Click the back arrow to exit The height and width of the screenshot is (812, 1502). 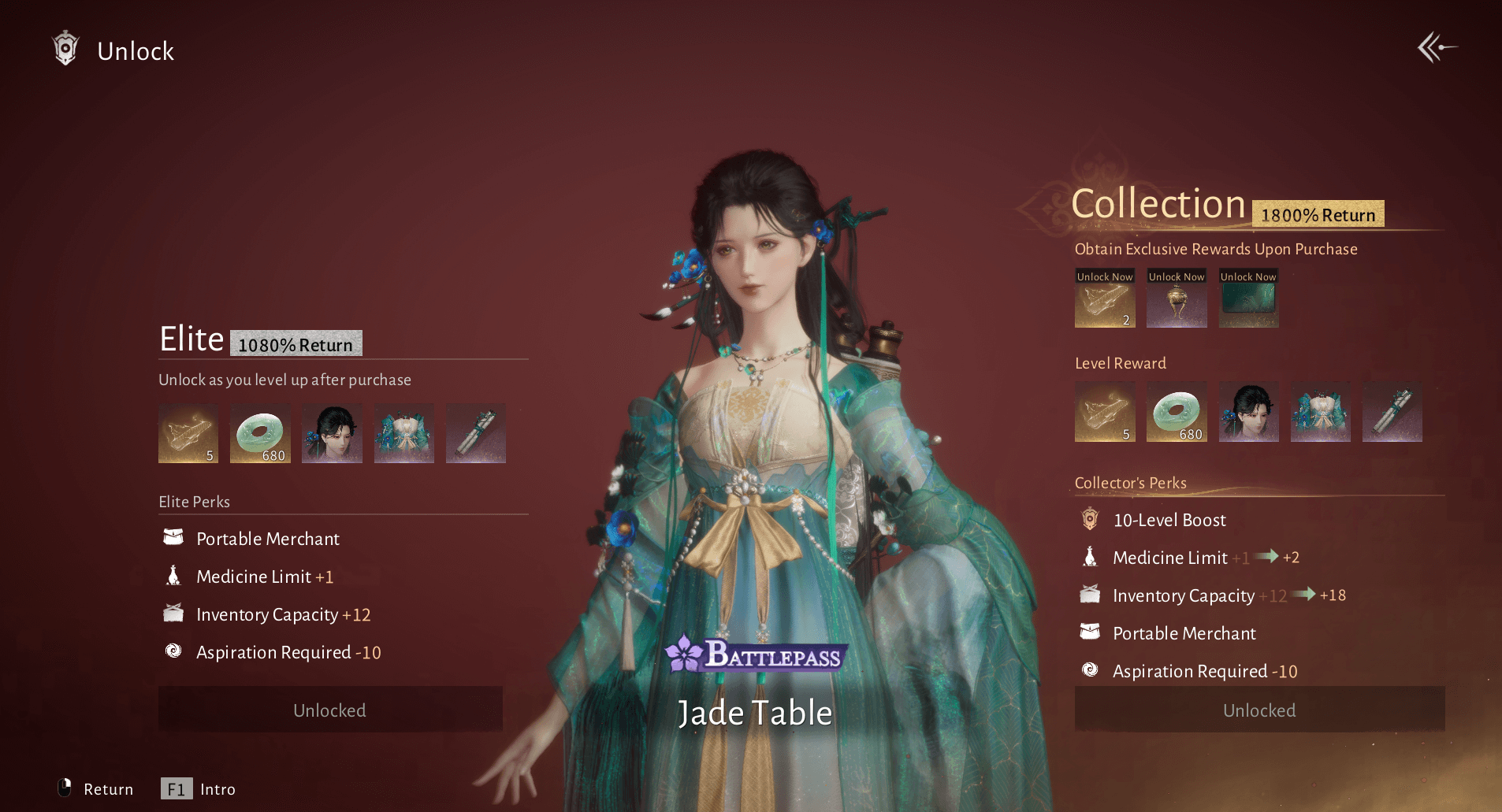coord(1437,48)
